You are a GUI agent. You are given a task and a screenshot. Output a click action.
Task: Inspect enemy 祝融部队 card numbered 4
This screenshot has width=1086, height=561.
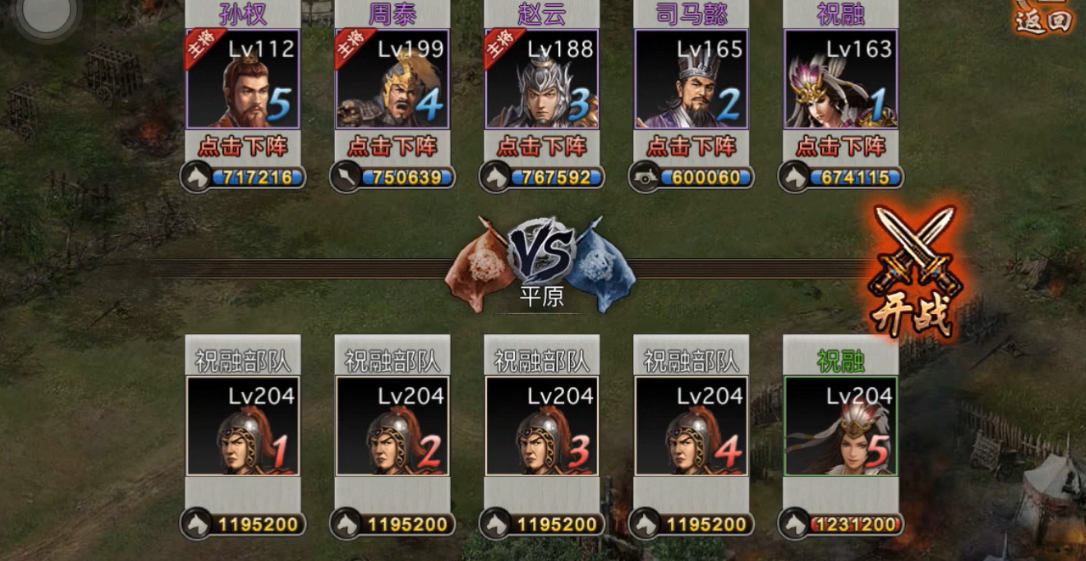(x=691, y=425)
